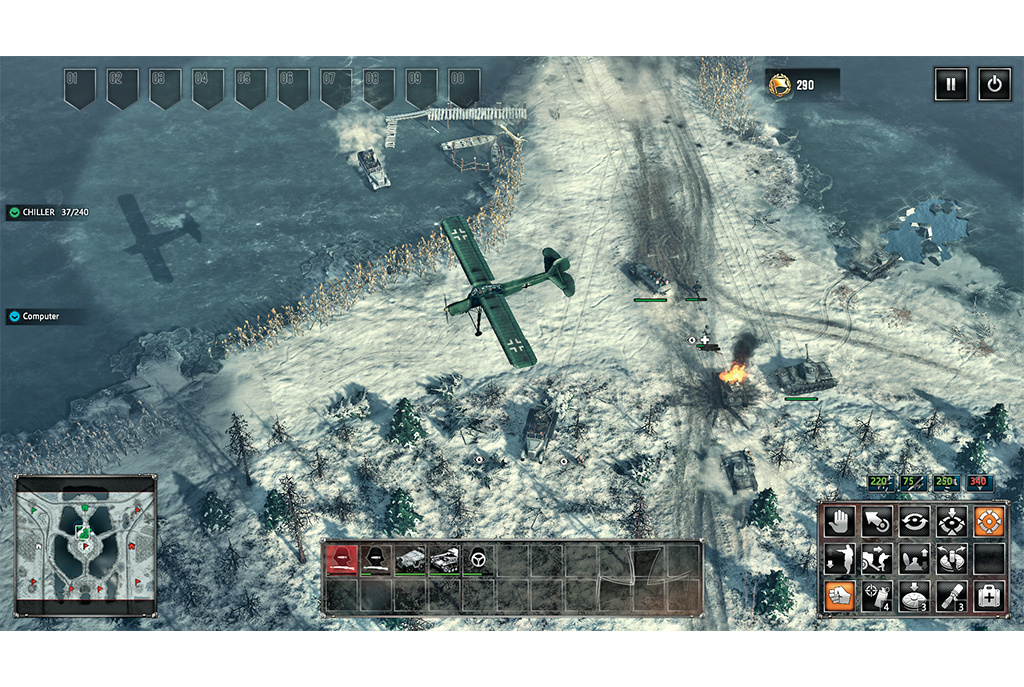The image size is (1024, 687).
Task: Select the halftrack vehicle unit slot
Action: (410, 559)
